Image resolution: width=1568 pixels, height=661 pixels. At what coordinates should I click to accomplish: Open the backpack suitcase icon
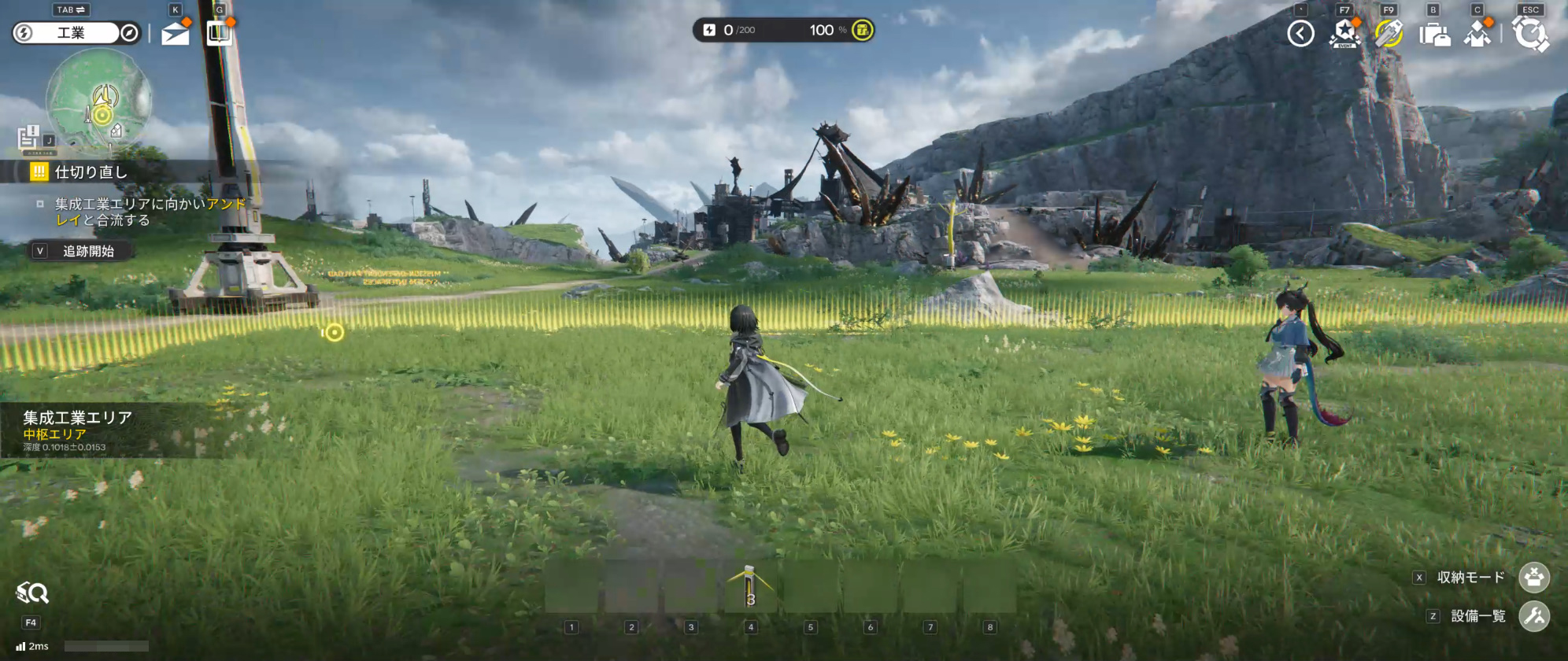point(1433,35)
